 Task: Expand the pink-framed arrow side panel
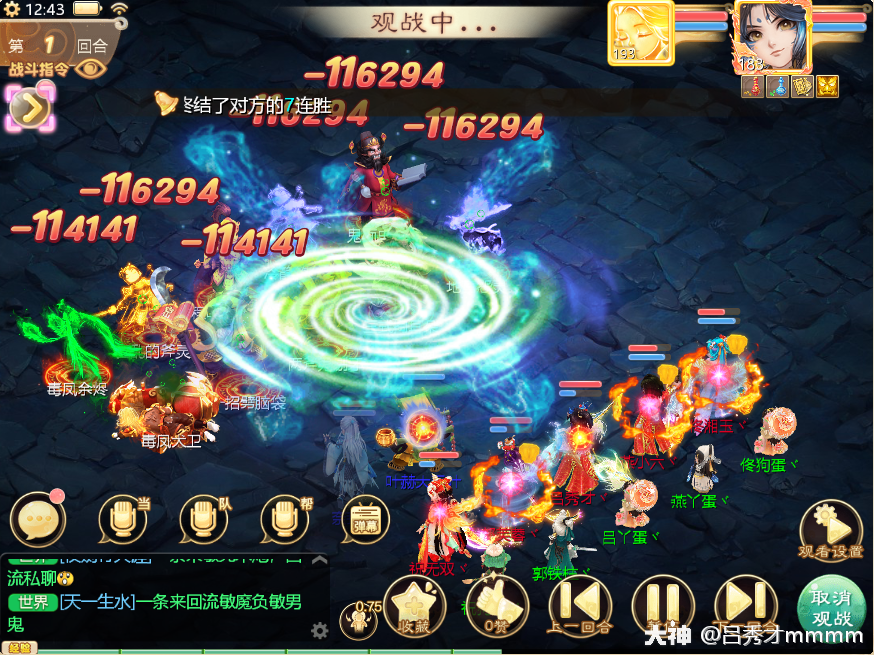click(31, 108)
